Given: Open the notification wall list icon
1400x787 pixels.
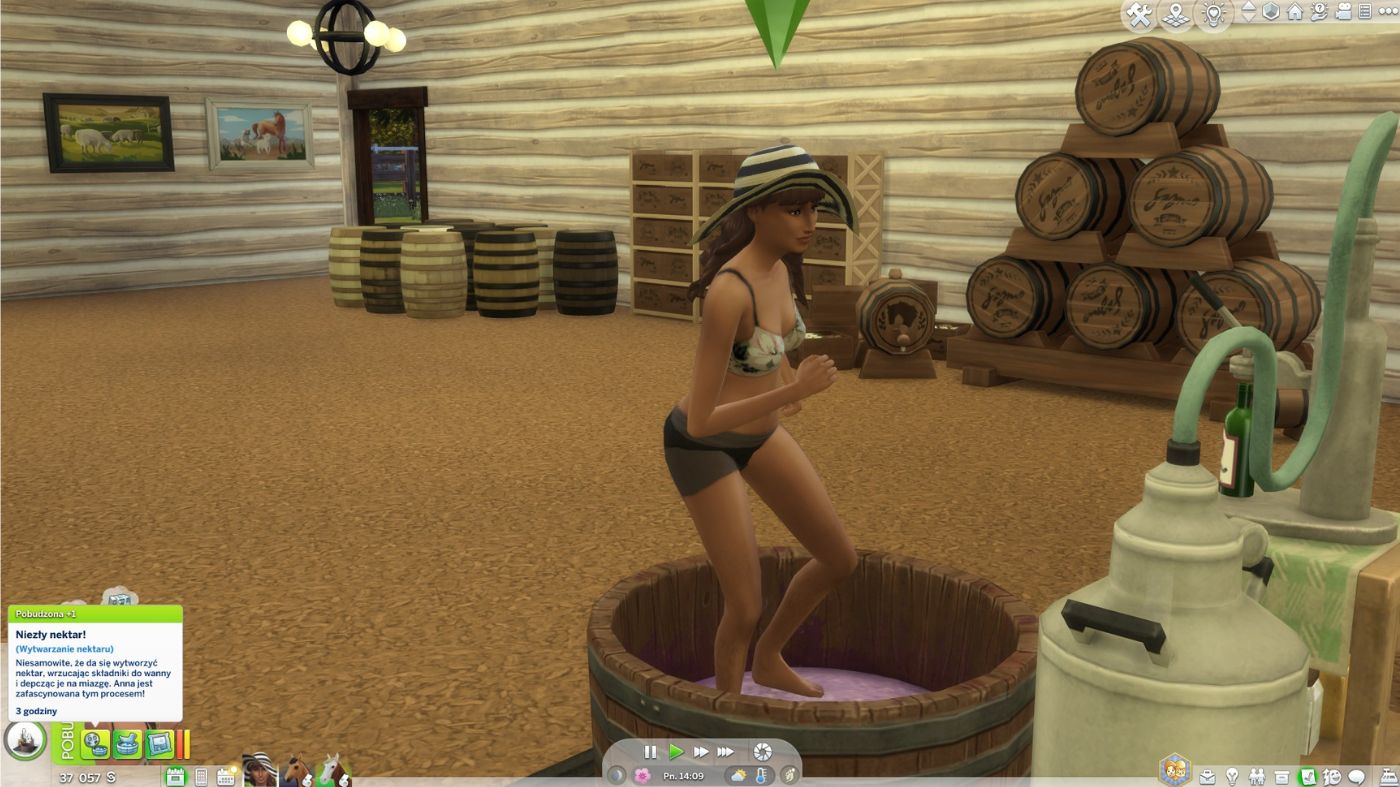Looking at the screenshot, I should tap(1366, 13).
